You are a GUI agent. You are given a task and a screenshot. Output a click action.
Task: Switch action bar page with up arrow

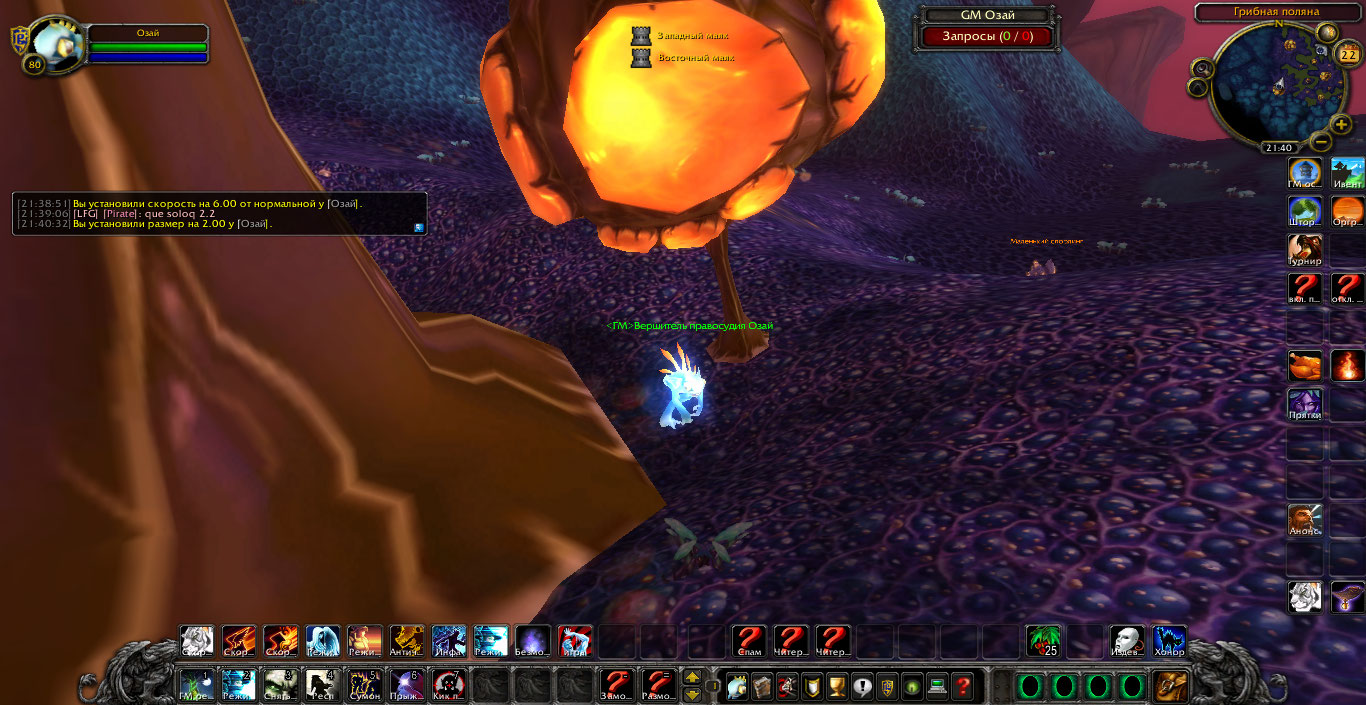[x=692, y=677]
